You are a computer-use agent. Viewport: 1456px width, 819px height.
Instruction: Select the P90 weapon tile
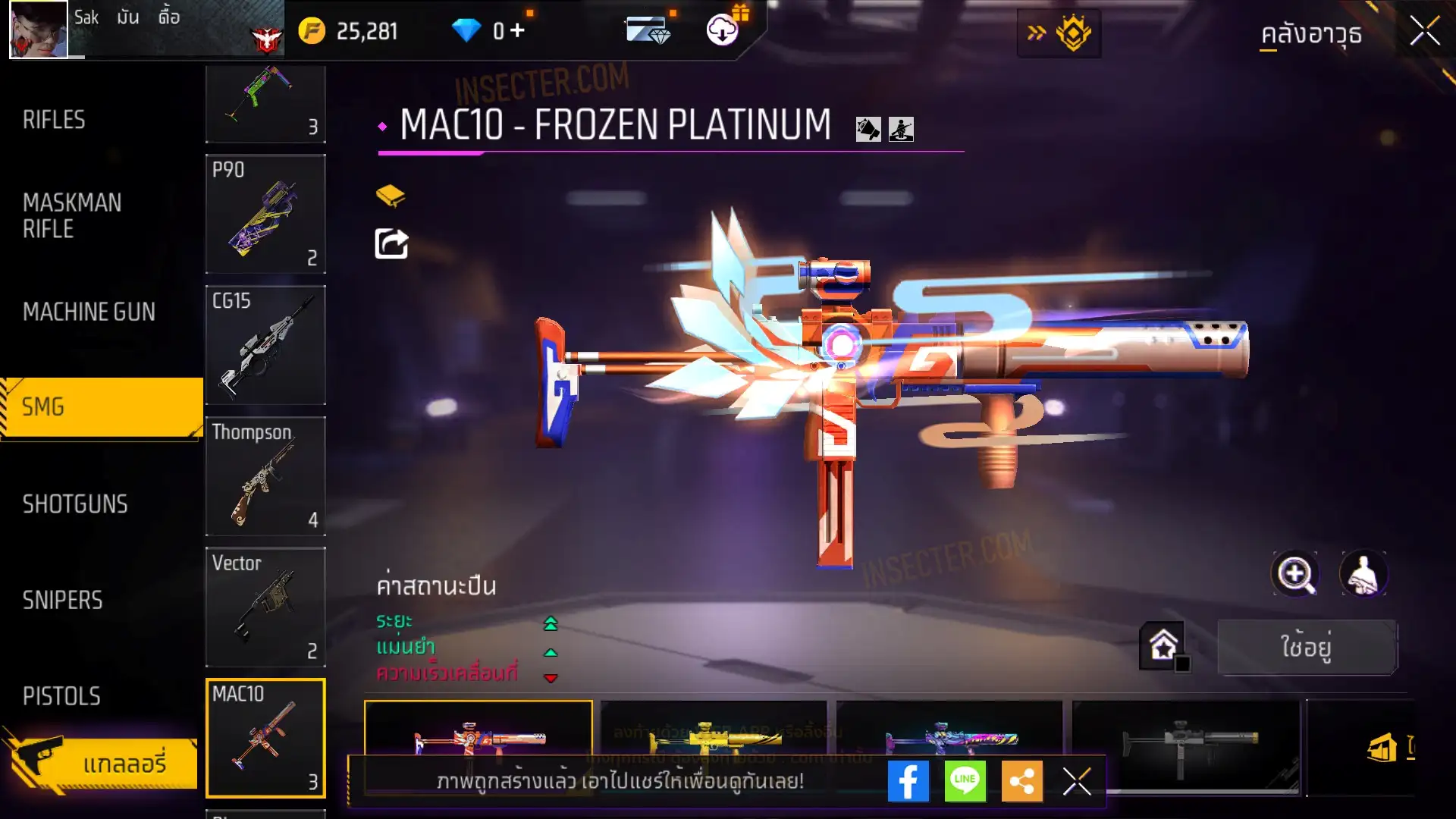pos(265,214)
